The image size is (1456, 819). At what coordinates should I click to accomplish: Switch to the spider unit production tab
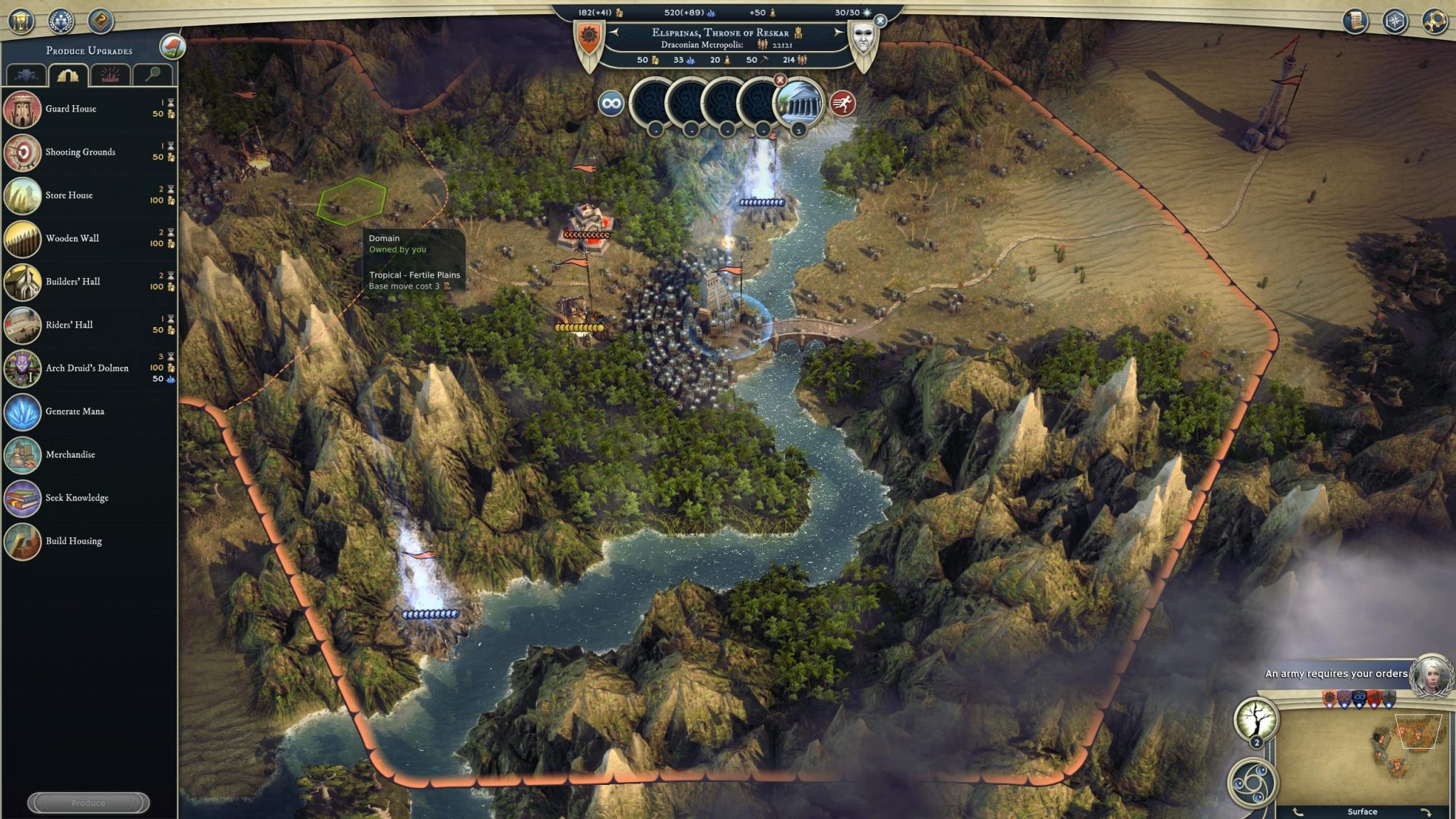[26, 75]
